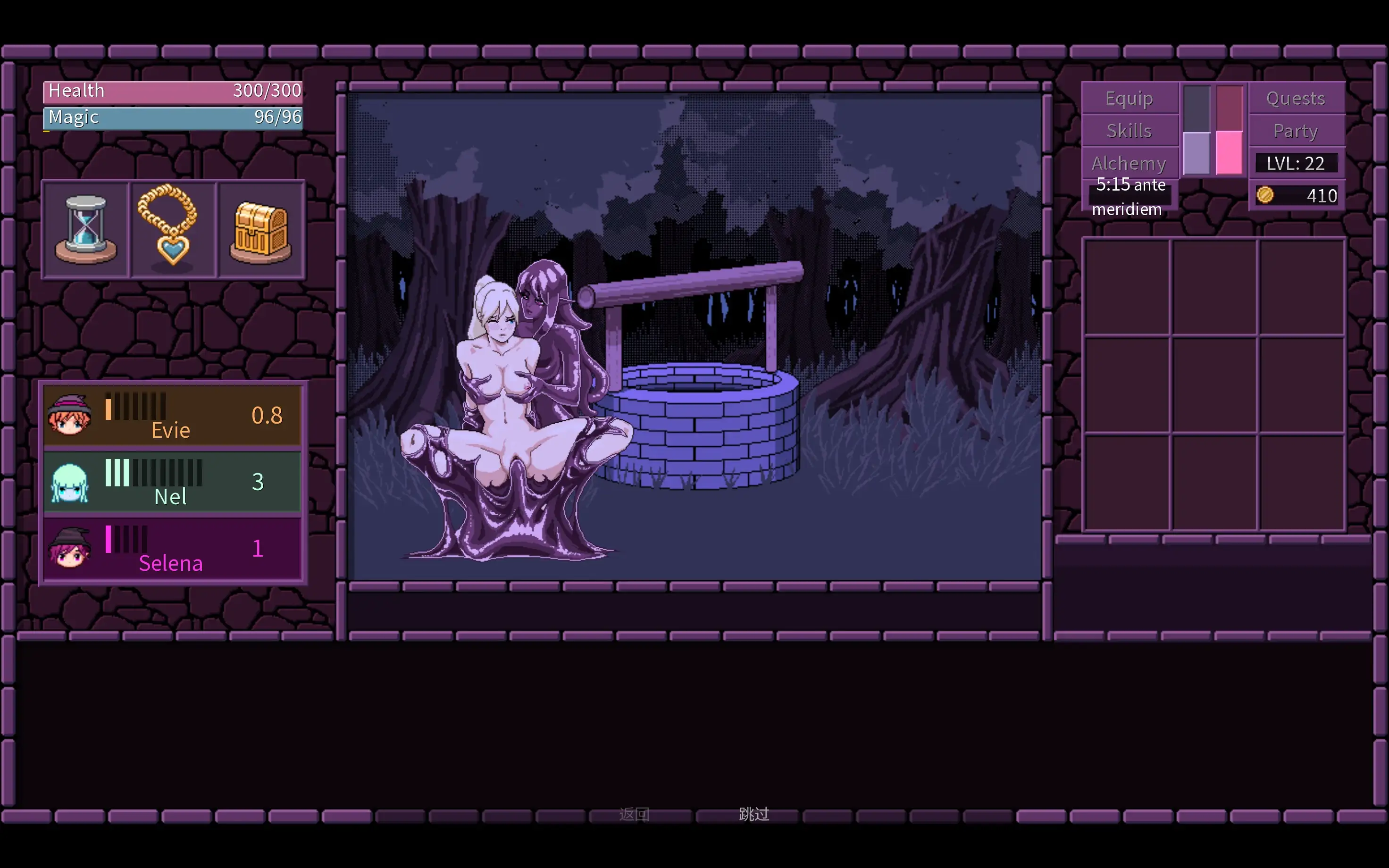Click the 返回 back button
This screenshot has height=868, width=1389.
point(634,814)
